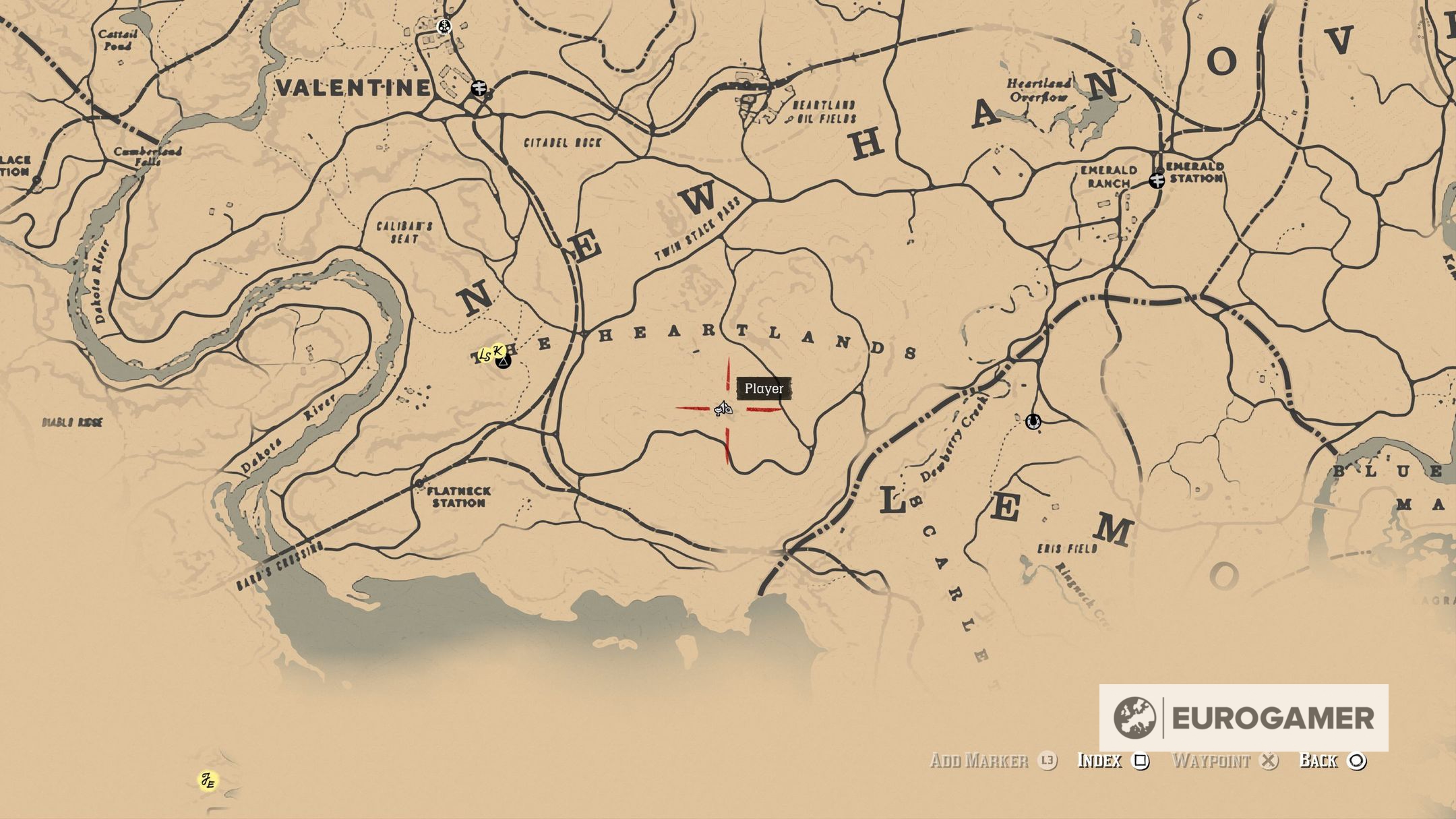Select the yellow JE mission marker
1456x819 pixels.
click(x=208, y=781)
